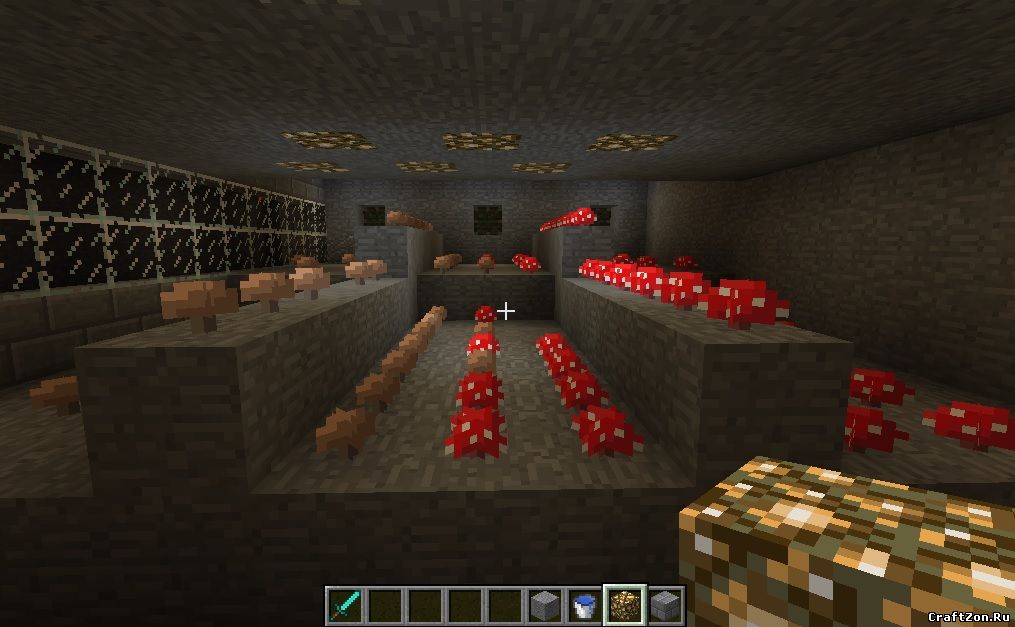This screenshot has width=1015, height=627.
Task: Select the diamond sword hotbar slot
Action: coord(345,605)
